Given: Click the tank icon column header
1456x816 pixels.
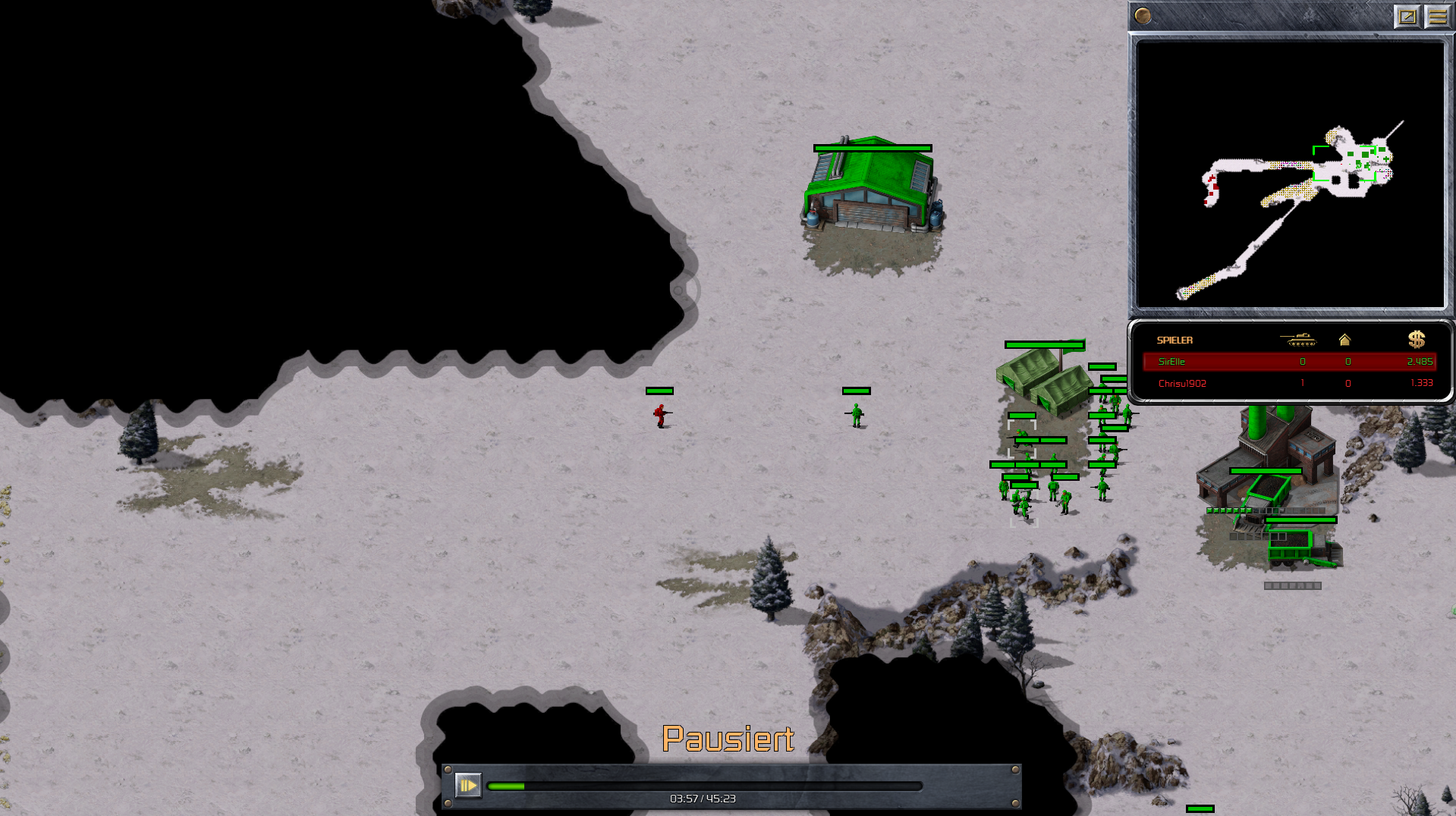Looking at the screenshot, I should [1298, 340].
